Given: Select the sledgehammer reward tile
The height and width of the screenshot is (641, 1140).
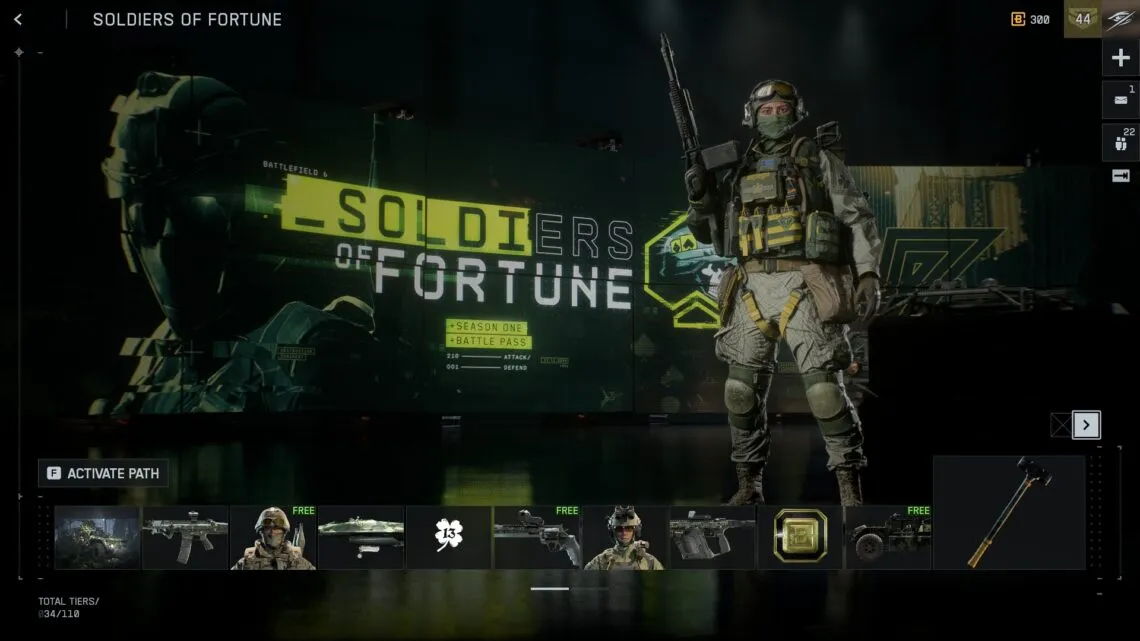Looking at the screenshot, I should (1009, 512).
